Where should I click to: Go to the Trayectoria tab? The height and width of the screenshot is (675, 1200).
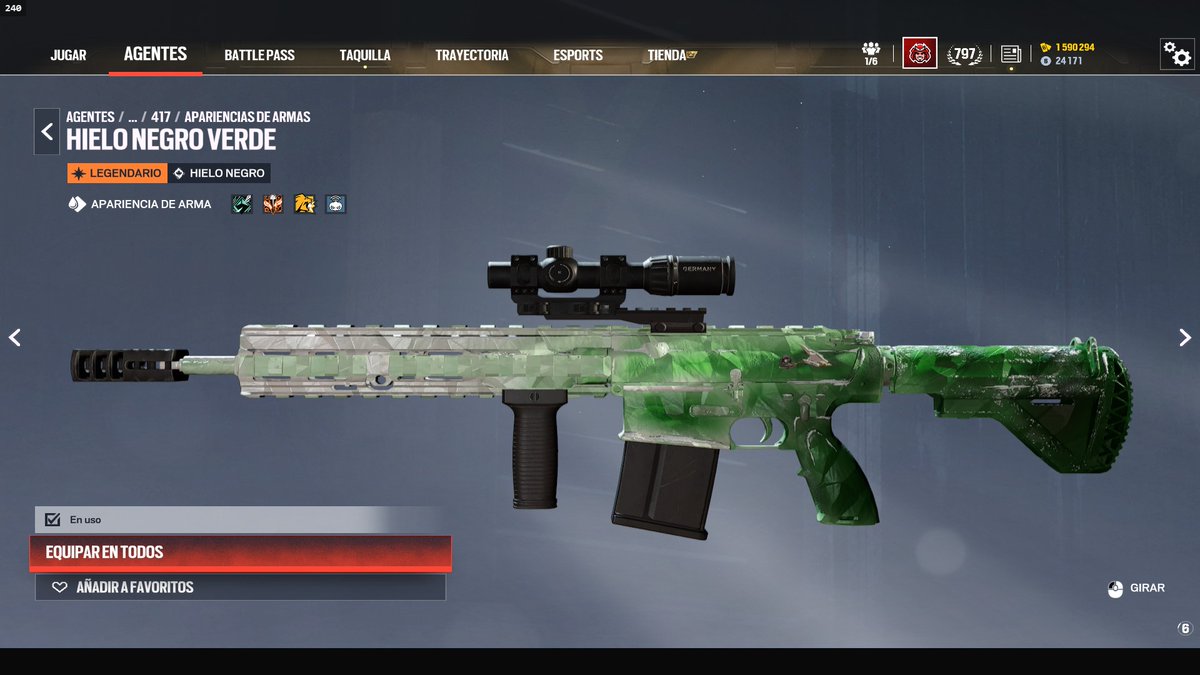click(472, 55)
